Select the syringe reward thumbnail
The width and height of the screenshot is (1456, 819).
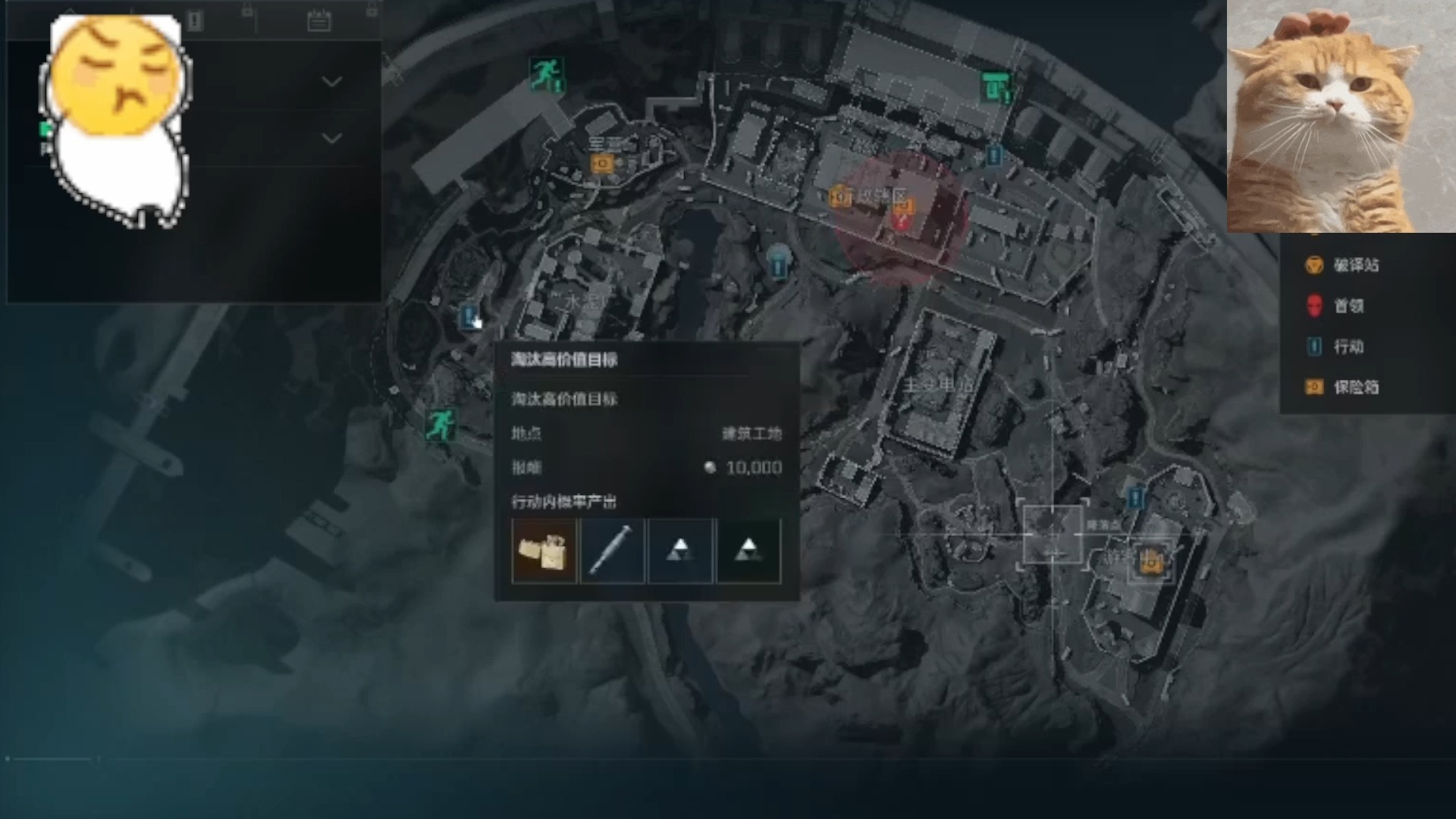(x=612, y=551)
